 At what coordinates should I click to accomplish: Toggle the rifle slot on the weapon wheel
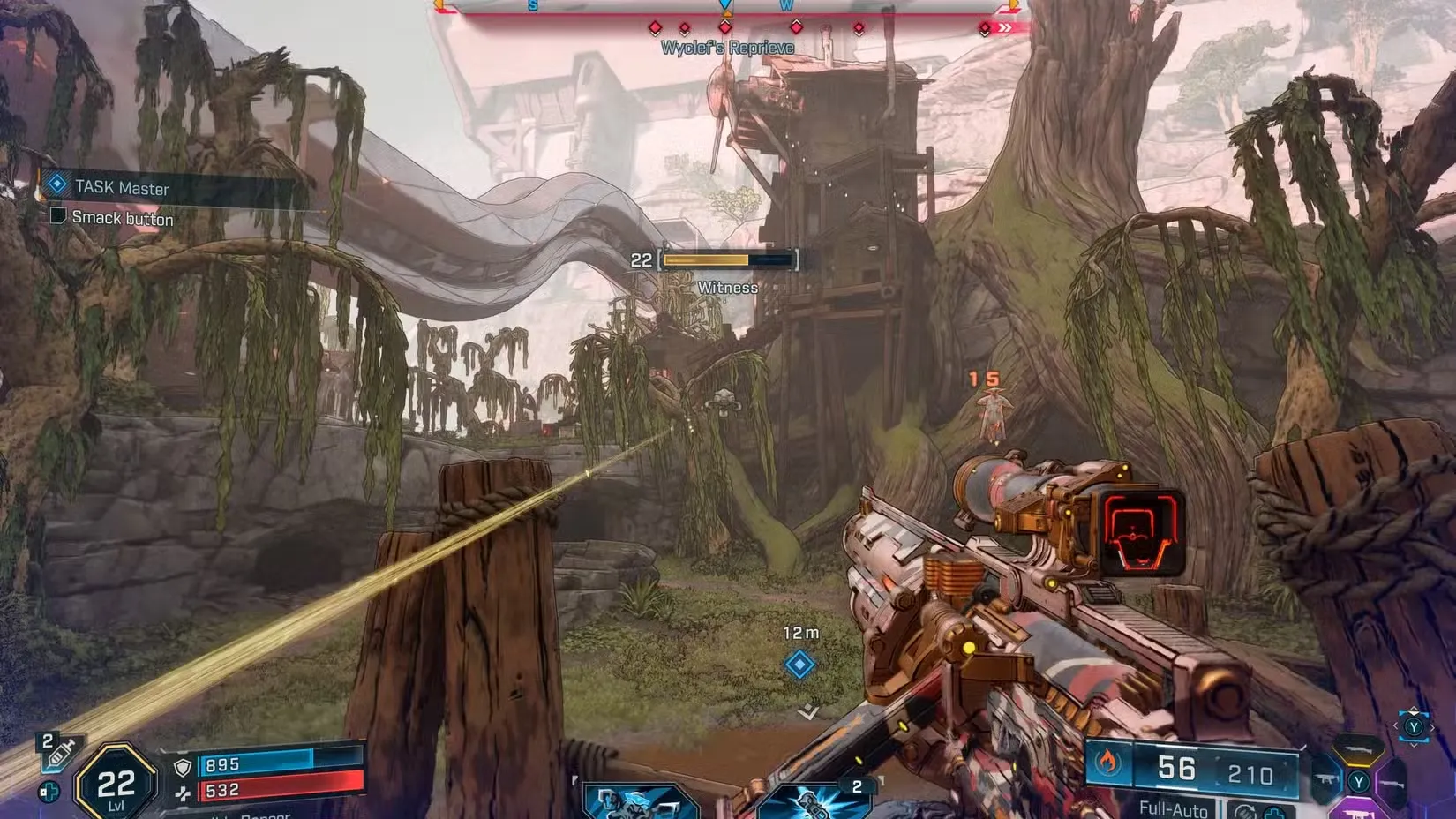click(x=1391, y=784)
